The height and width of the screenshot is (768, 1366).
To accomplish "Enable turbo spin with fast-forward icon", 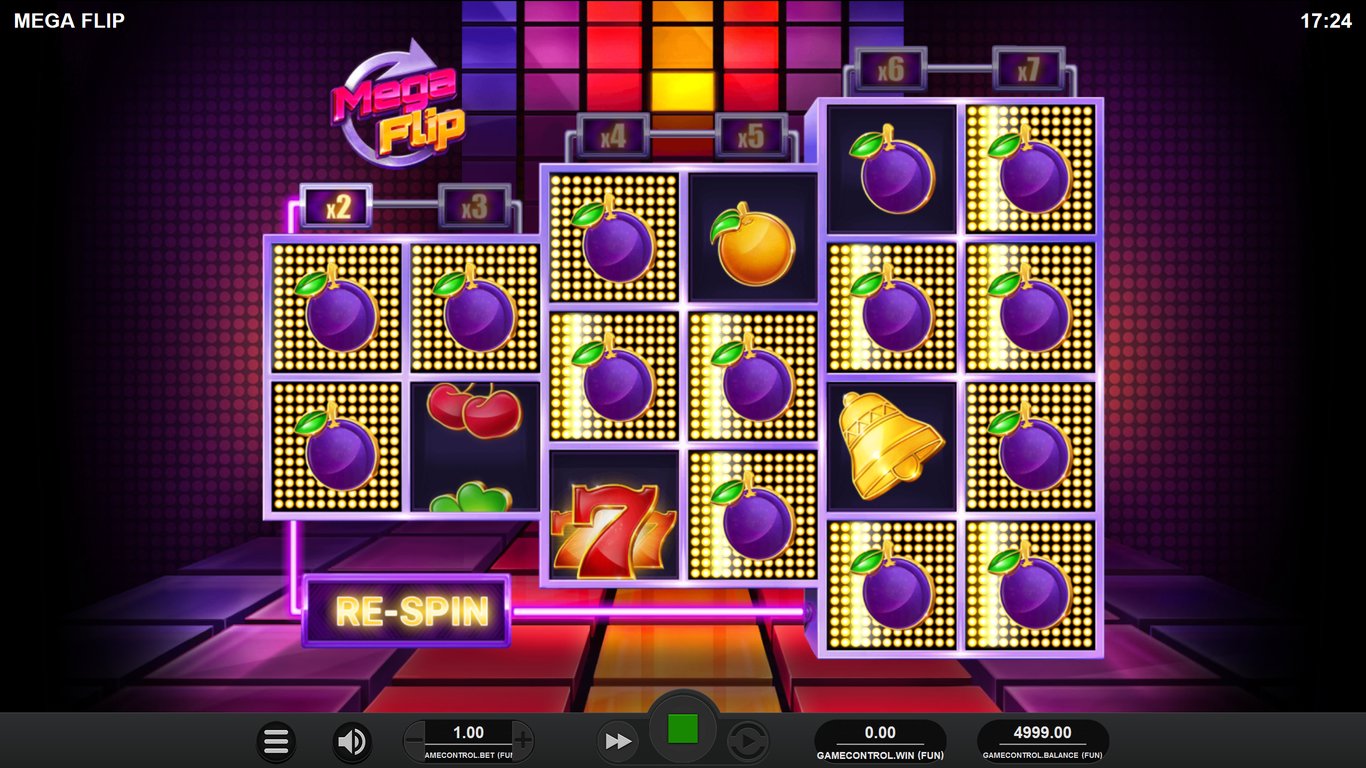I will 618,742.
